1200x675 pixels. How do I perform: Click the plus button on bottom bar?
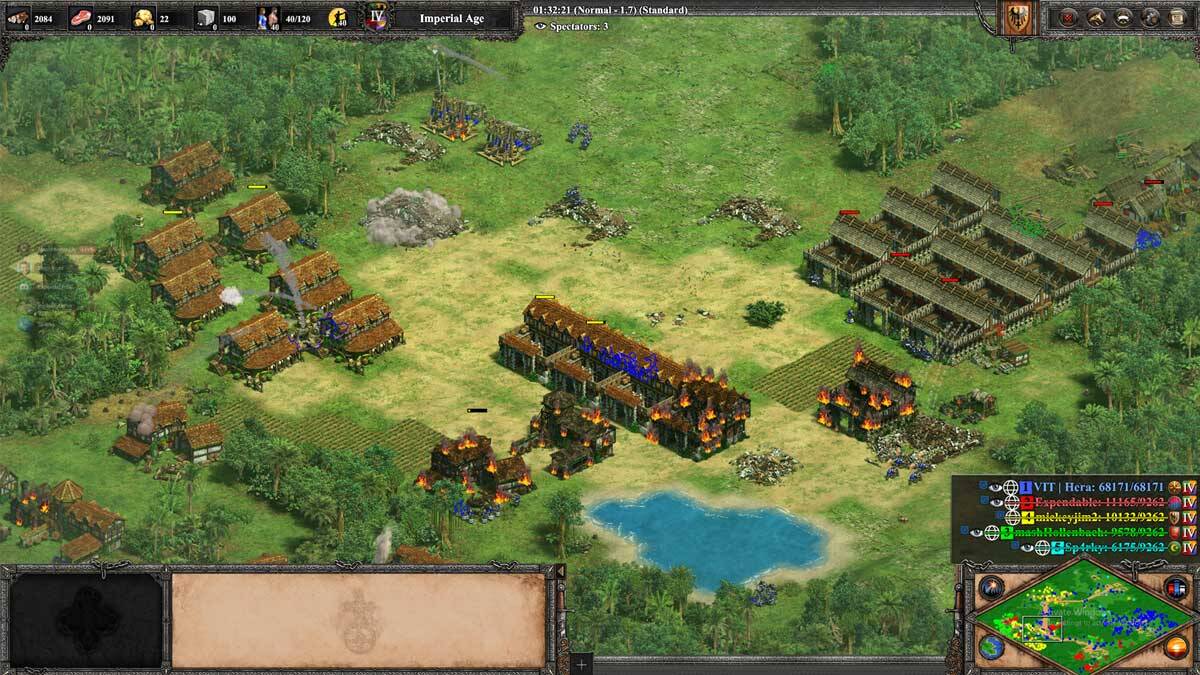(x=582, y=664)
